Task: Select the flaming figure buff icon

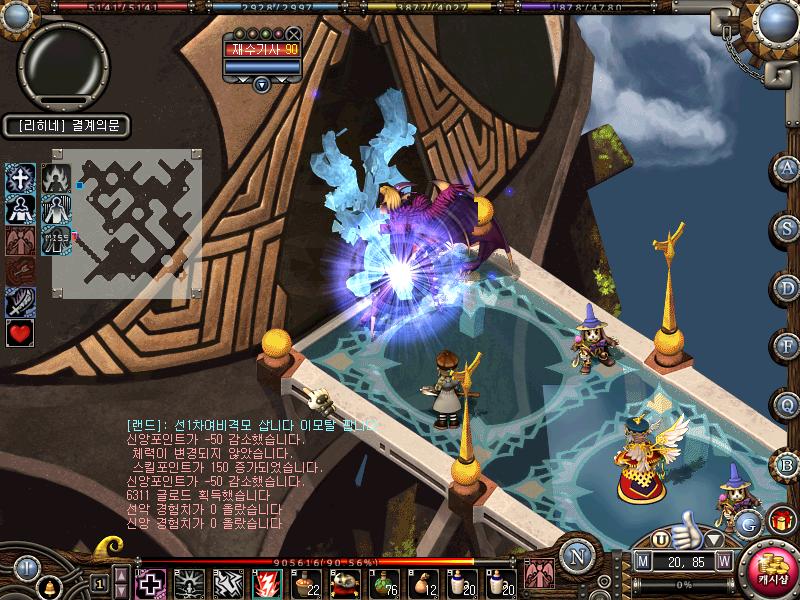Action: 55,179
